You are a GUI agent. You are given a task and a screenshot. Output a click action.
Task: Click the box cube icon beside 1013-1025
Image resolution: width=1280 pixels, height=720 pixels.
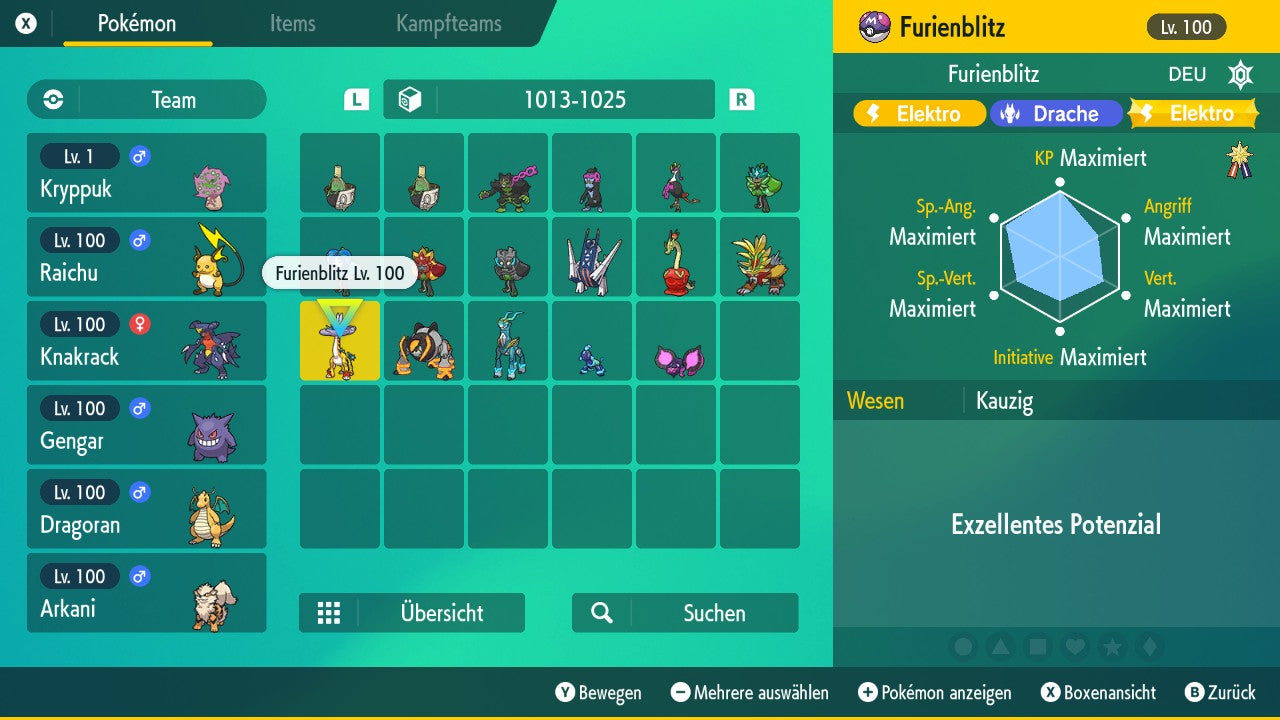click(x=412, y=99)
